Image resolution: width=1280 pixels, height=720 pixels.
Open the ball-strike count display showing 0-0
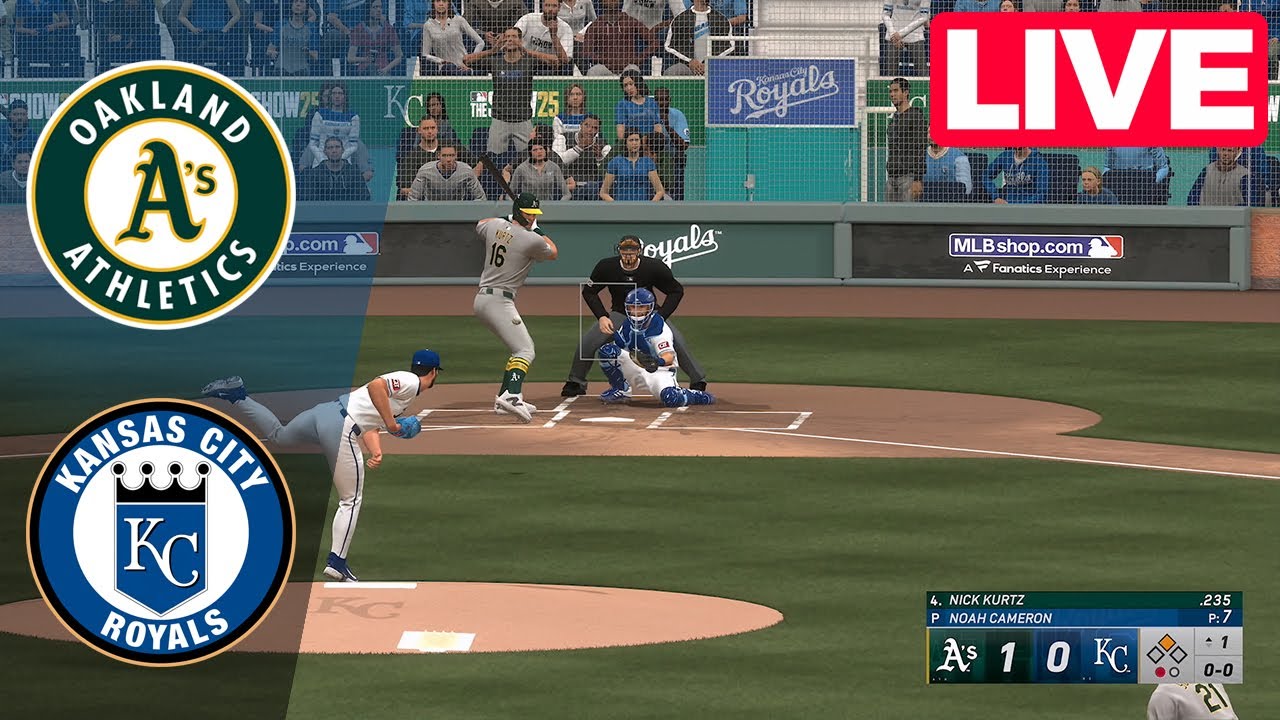pos(1219,670)
